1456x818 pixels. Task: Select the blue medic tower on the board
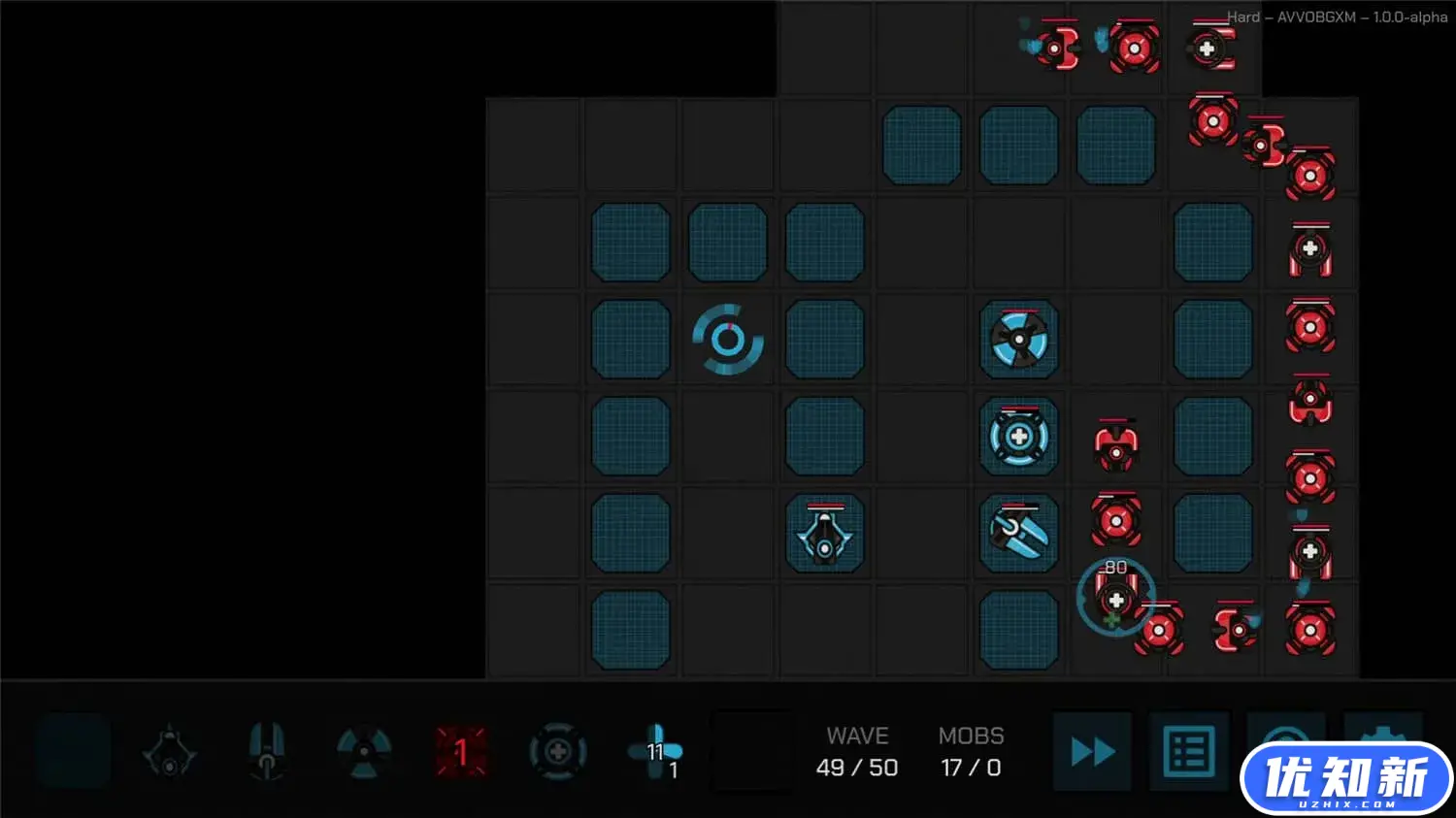coord(1018,437)
